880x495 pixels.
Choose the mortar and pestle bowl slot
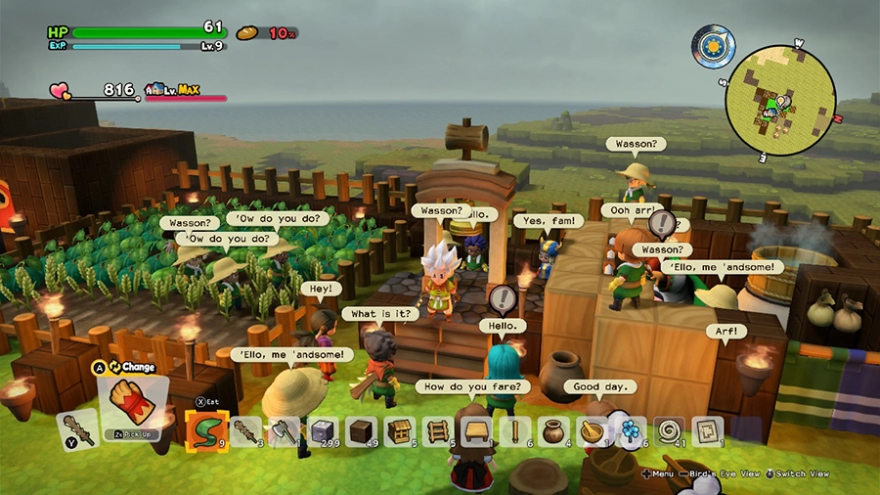click(x=592, y=431)
